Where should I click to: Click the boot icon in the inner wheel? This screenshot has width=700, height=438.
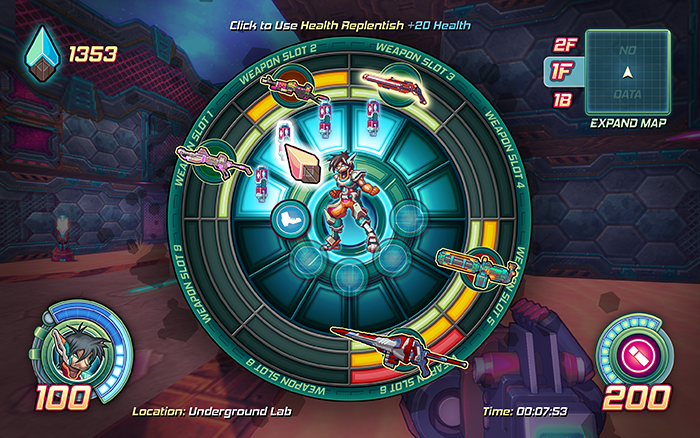[x=288, y=218]
